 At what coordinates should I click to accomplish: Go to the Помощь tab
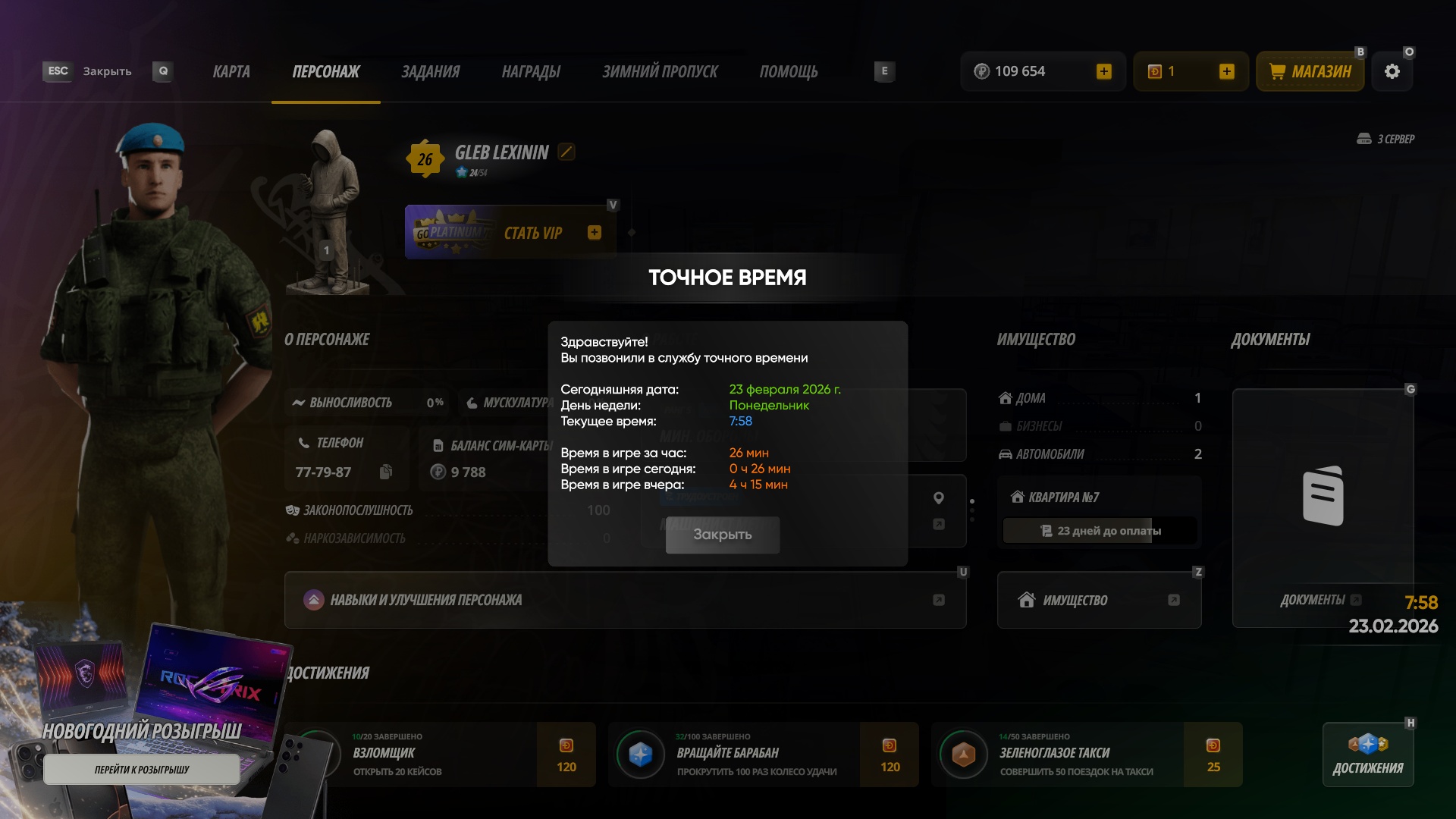click(x=789, y=72)
